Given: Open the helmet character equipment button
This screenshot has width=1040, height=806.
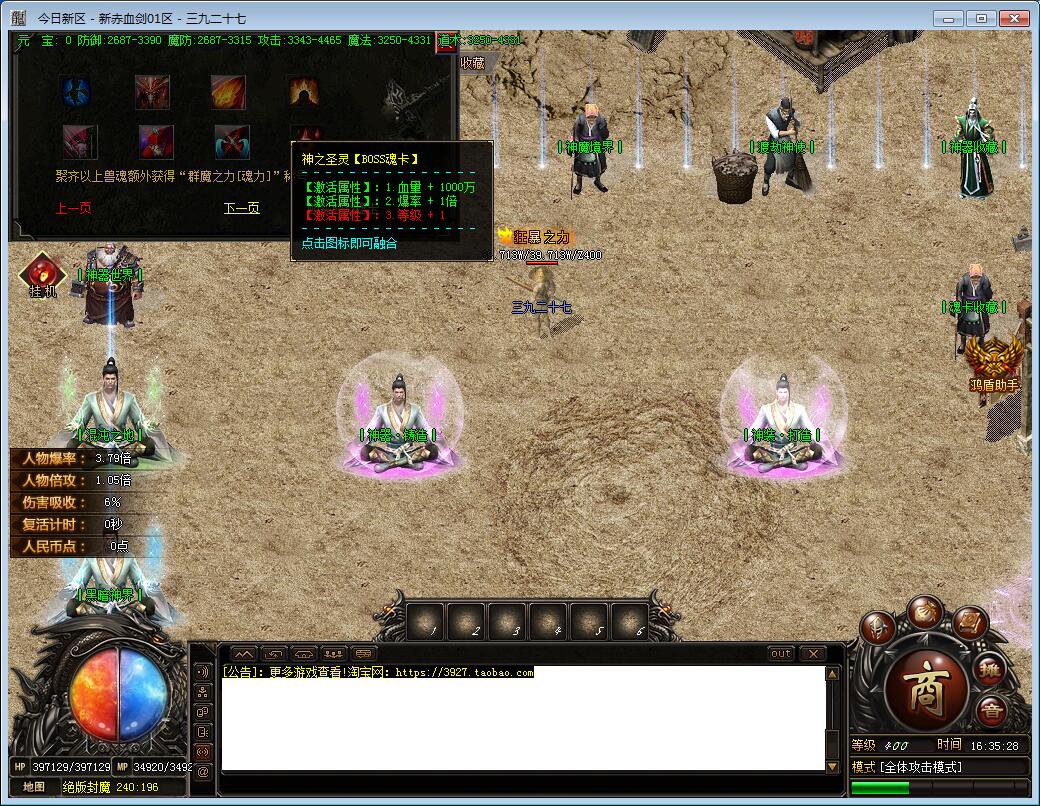Looking at the screenshot, I should pyautogui.click(x=878, y=629).
